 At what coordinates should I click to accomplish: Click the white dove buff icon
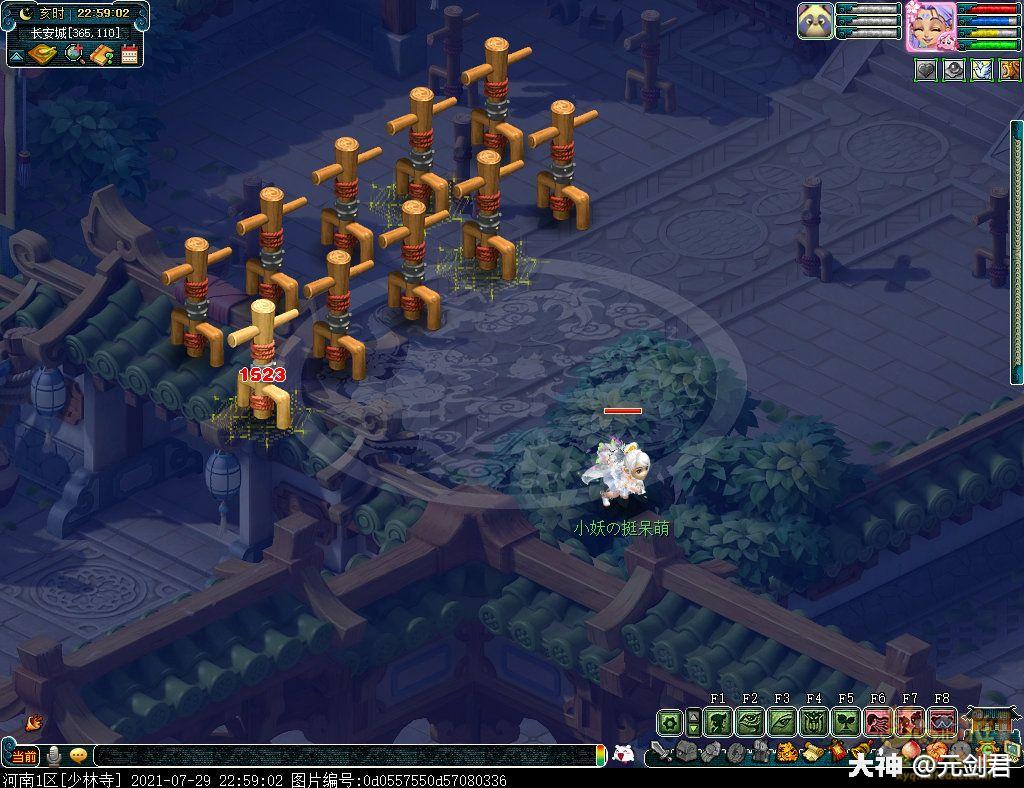[x=982, y=70]
